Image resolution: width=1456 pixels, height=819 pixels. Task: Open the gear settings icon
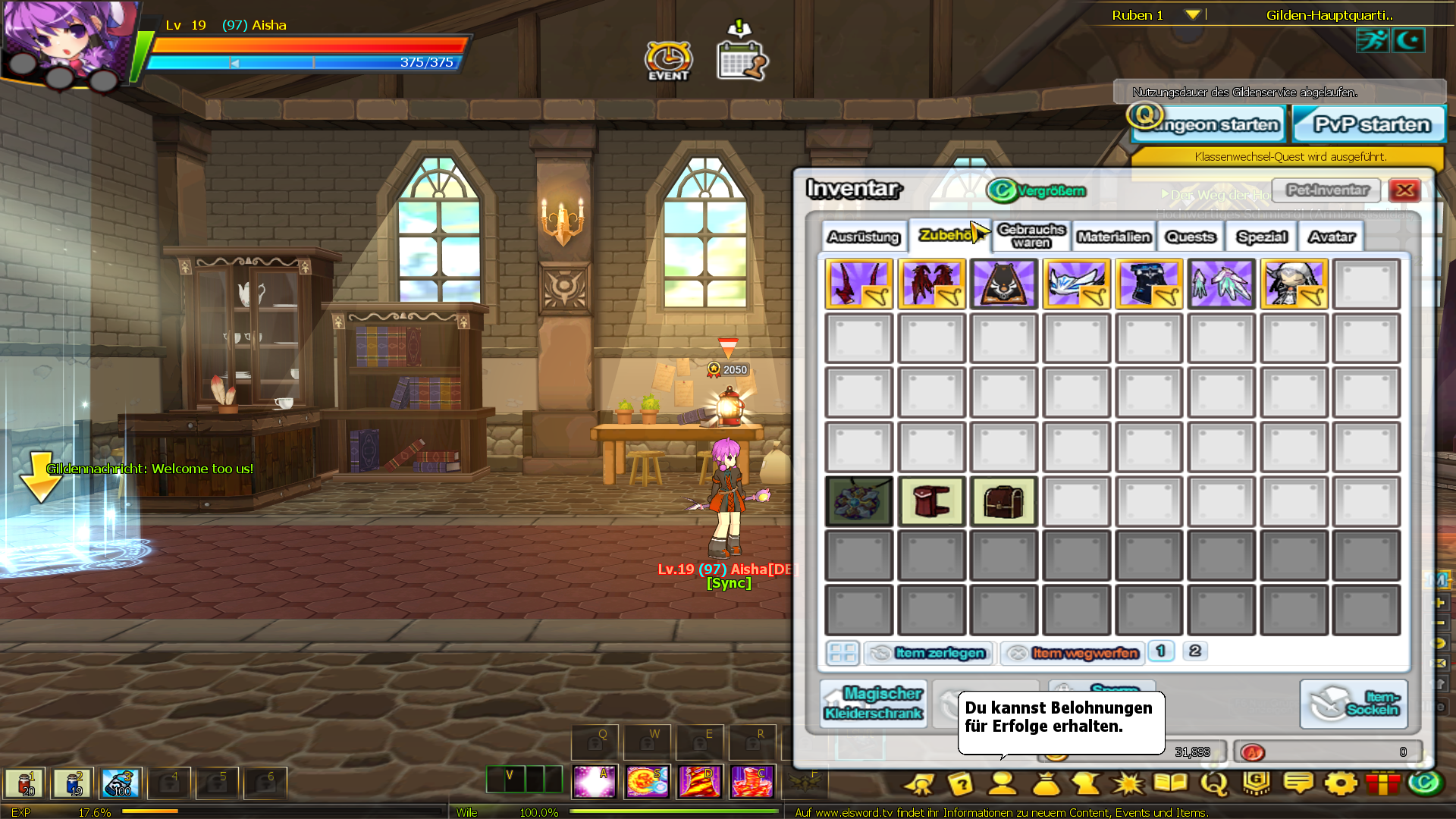click(x=1340, y=783)
